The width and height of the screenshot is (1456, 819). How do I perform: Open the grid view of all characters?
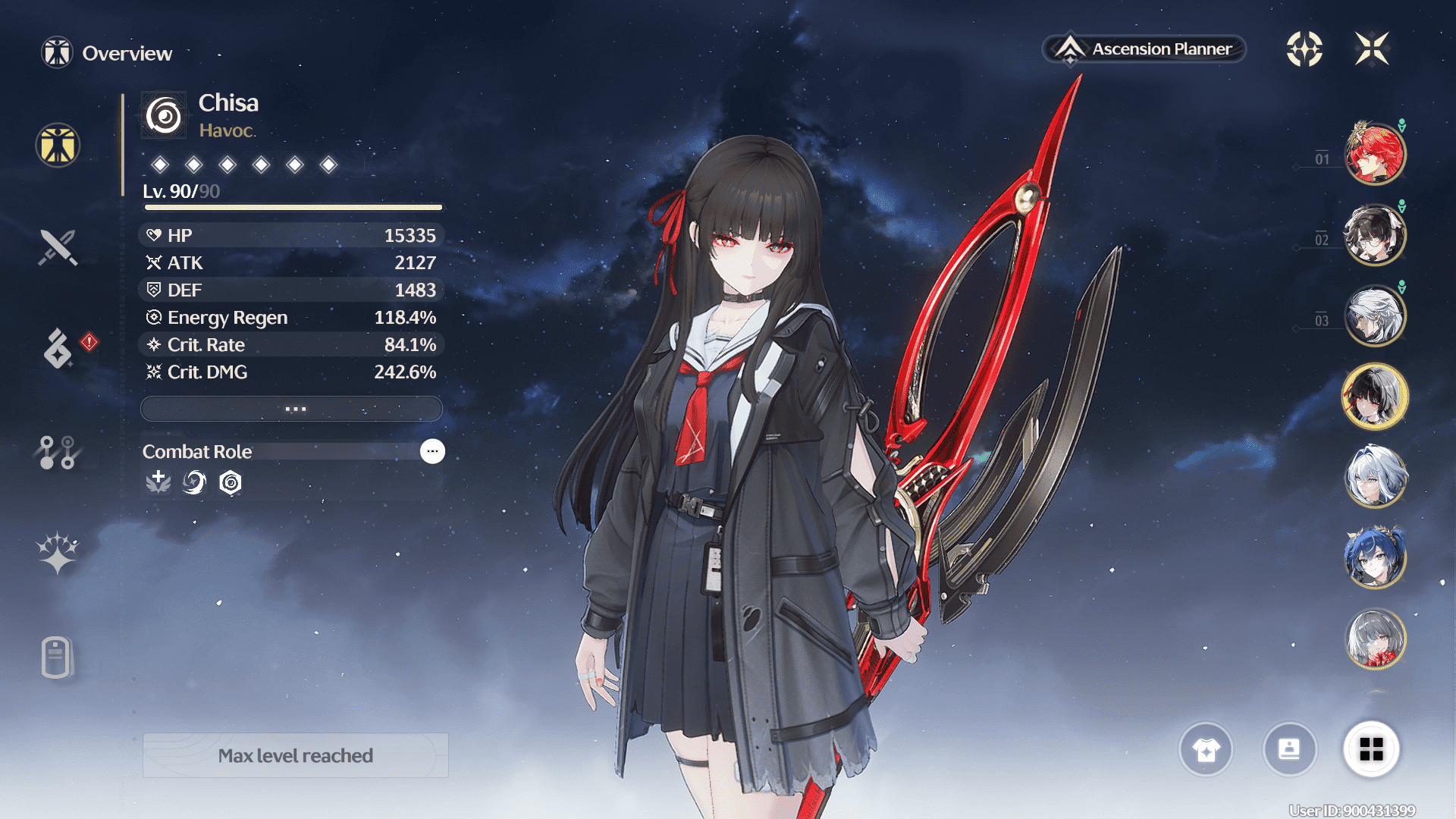tap(1371, 750)
